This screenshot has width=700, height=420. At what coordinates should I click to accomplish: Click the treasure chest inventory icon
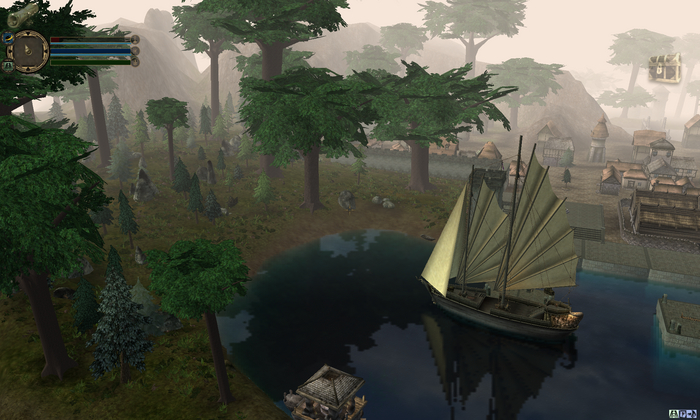[665, 68]
